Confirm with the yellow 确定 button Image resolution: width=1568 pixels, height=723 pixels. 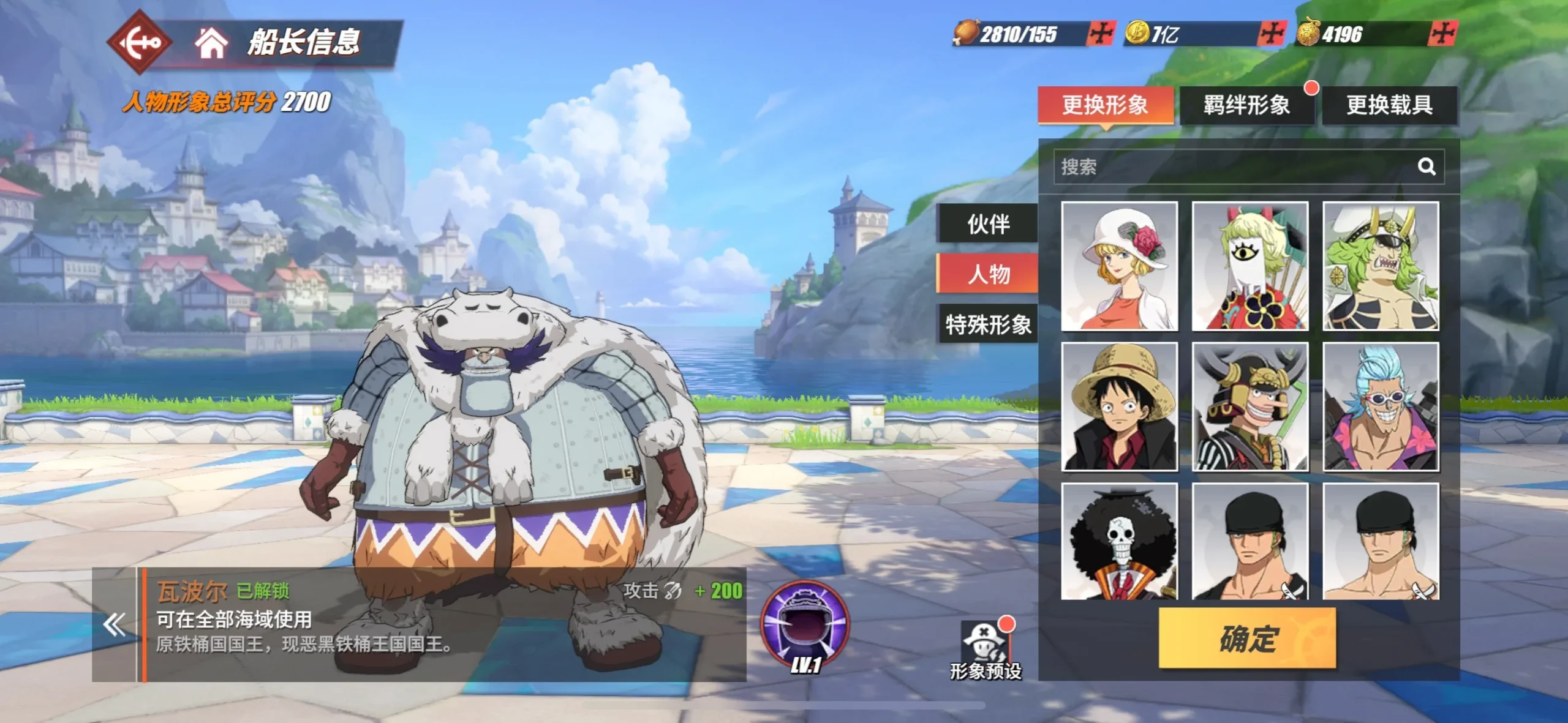pos(1247,639)
